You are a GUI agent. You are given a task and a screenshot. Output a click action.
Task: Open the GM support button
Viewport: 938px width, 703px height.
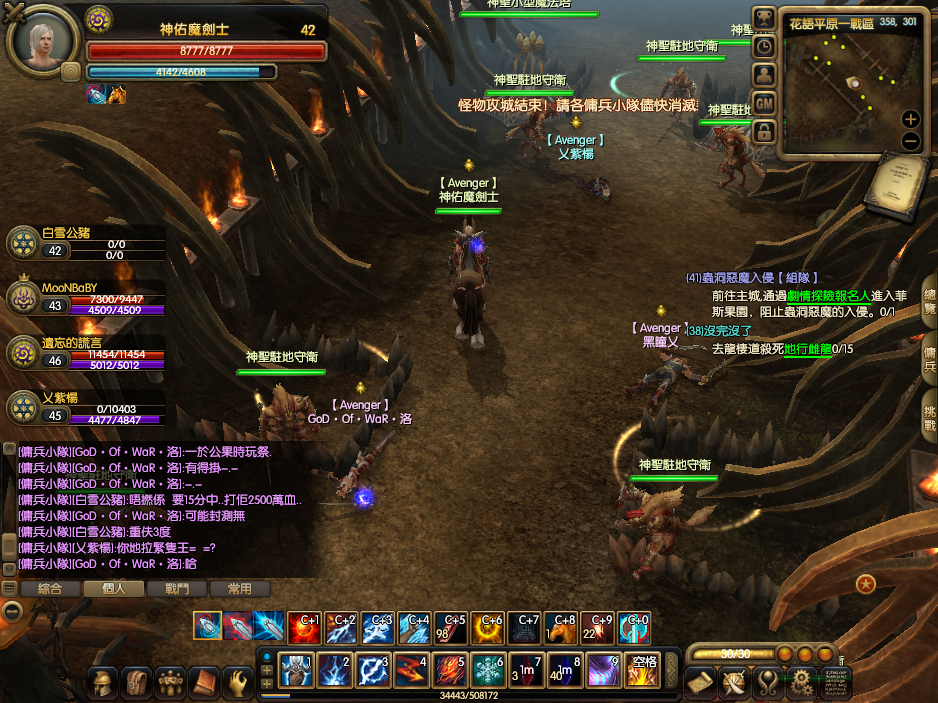[x=764, y=103]
